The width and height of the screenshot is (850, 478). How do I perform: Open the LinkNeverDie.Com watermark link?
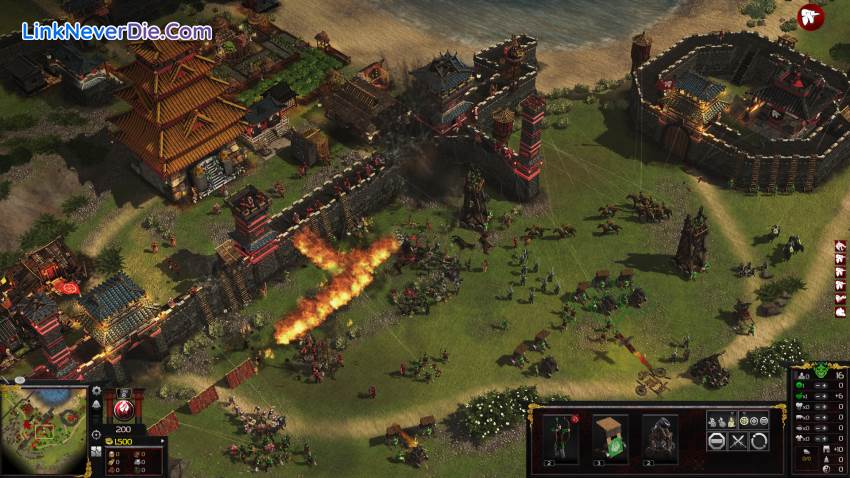116,31
